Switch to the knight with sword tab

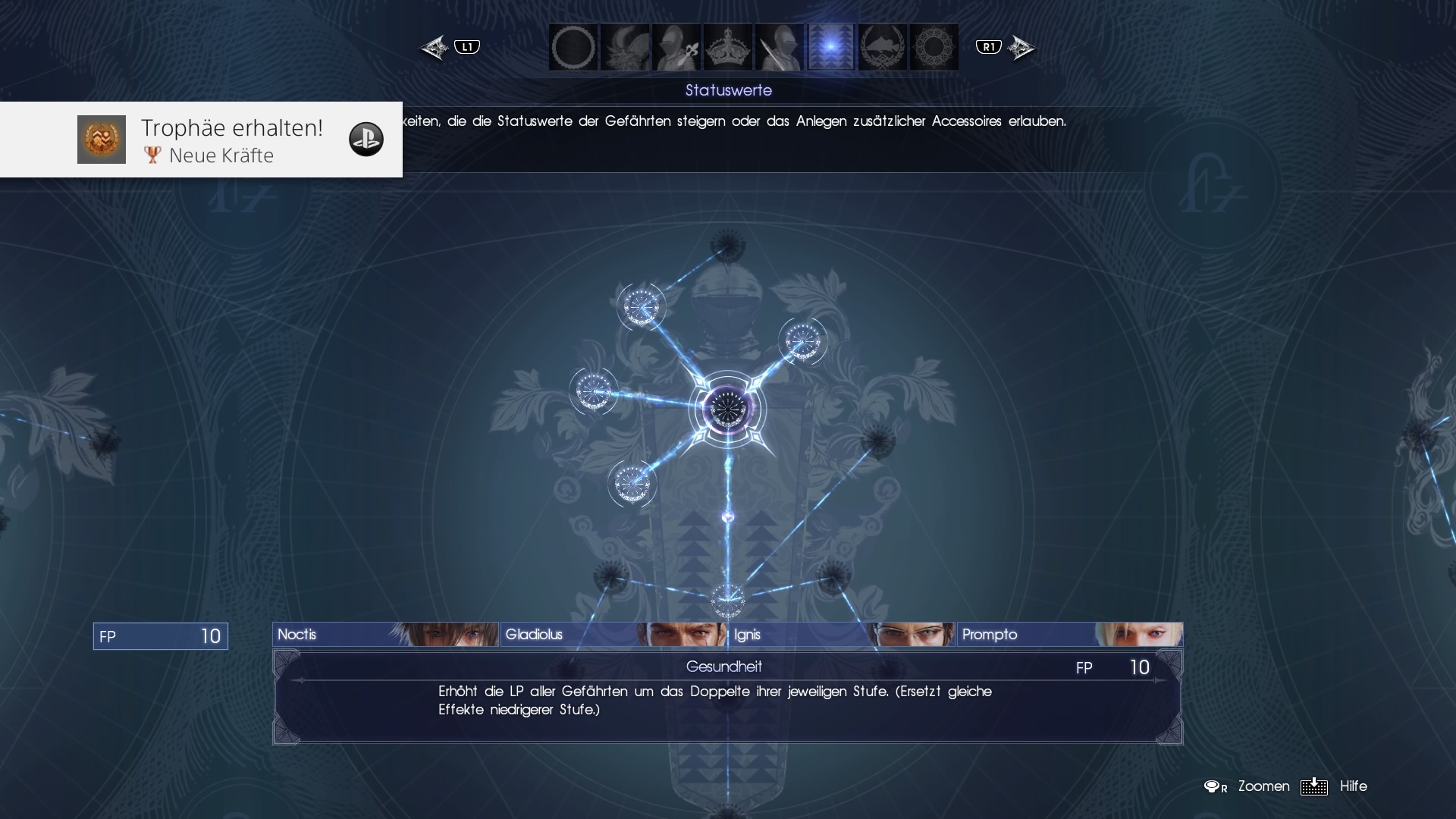[780, 47]
